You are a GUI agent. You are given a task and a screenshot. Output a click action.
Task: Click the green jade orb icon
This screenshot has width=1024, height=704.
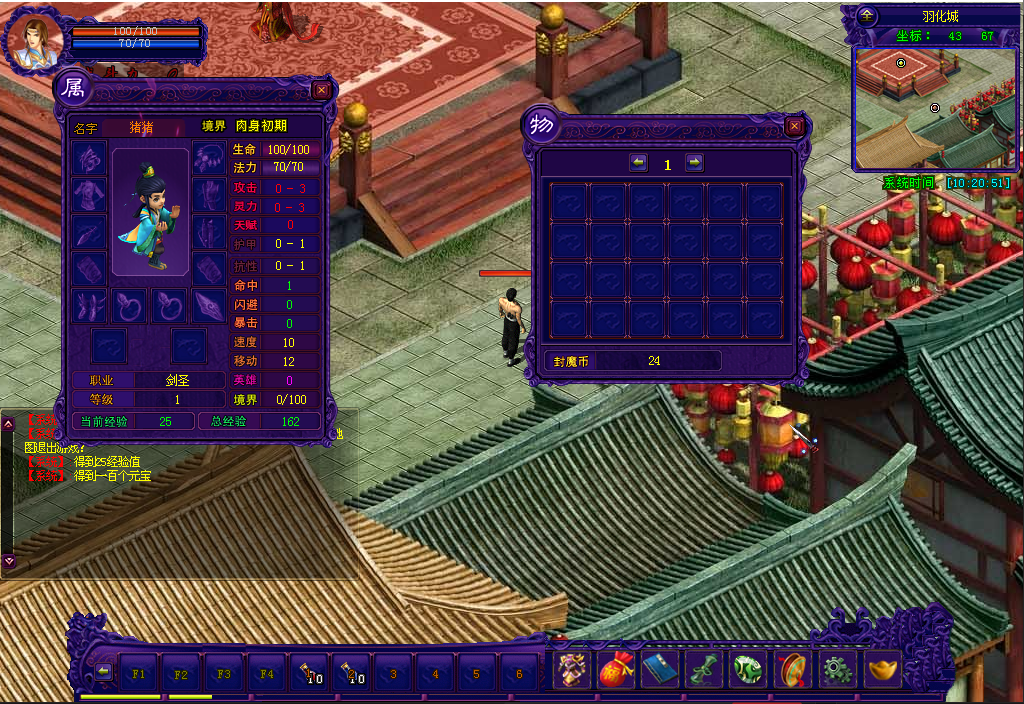(748, 670)
